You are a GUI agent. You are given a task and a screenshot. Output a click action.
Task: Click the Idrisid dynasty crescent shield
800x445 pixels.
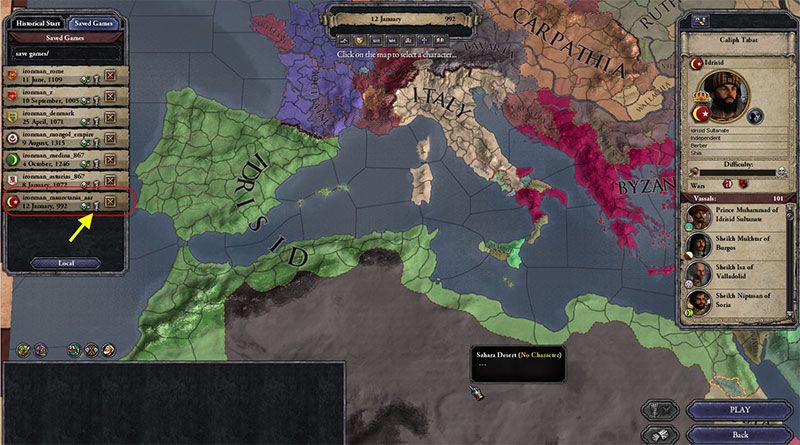[697, 64]
